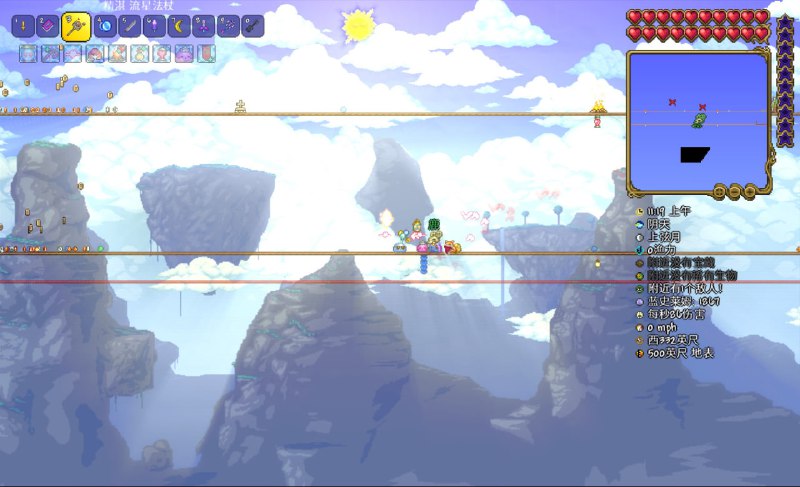The width and height of the screenshot is (800, 487).
Task: Select the dark guitar-shaped item in slot 0
Action: coord(253,26)
